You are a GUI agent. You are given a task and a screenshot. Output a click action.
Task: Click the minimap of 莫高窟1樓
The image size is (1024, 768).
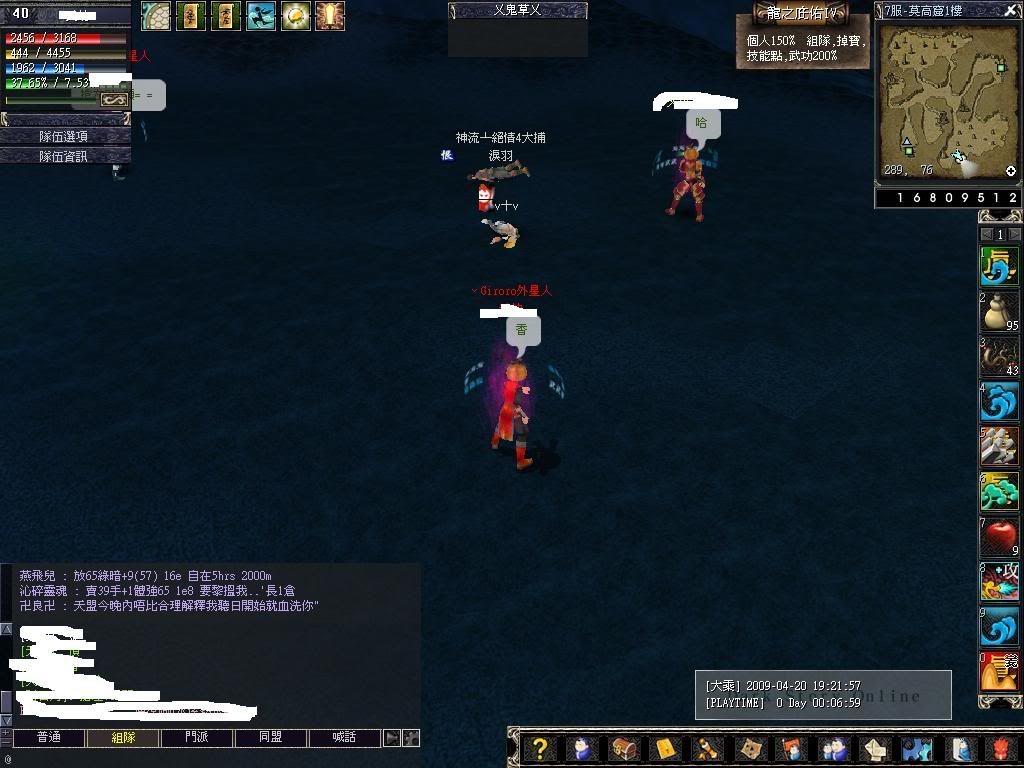948,100
